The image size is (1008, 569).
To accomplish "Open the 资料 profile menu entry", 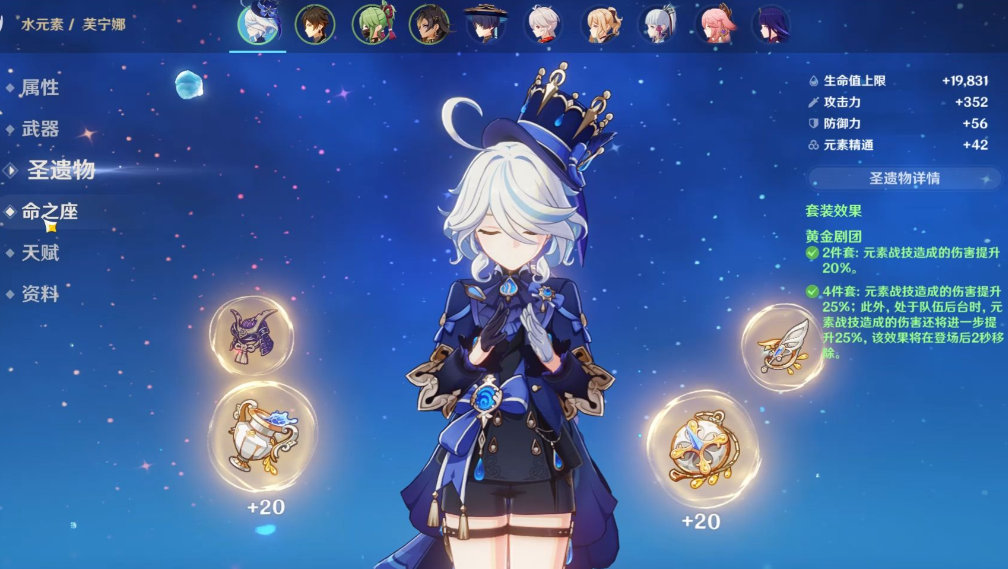I will pyautogui.click(x=40, y=294).
